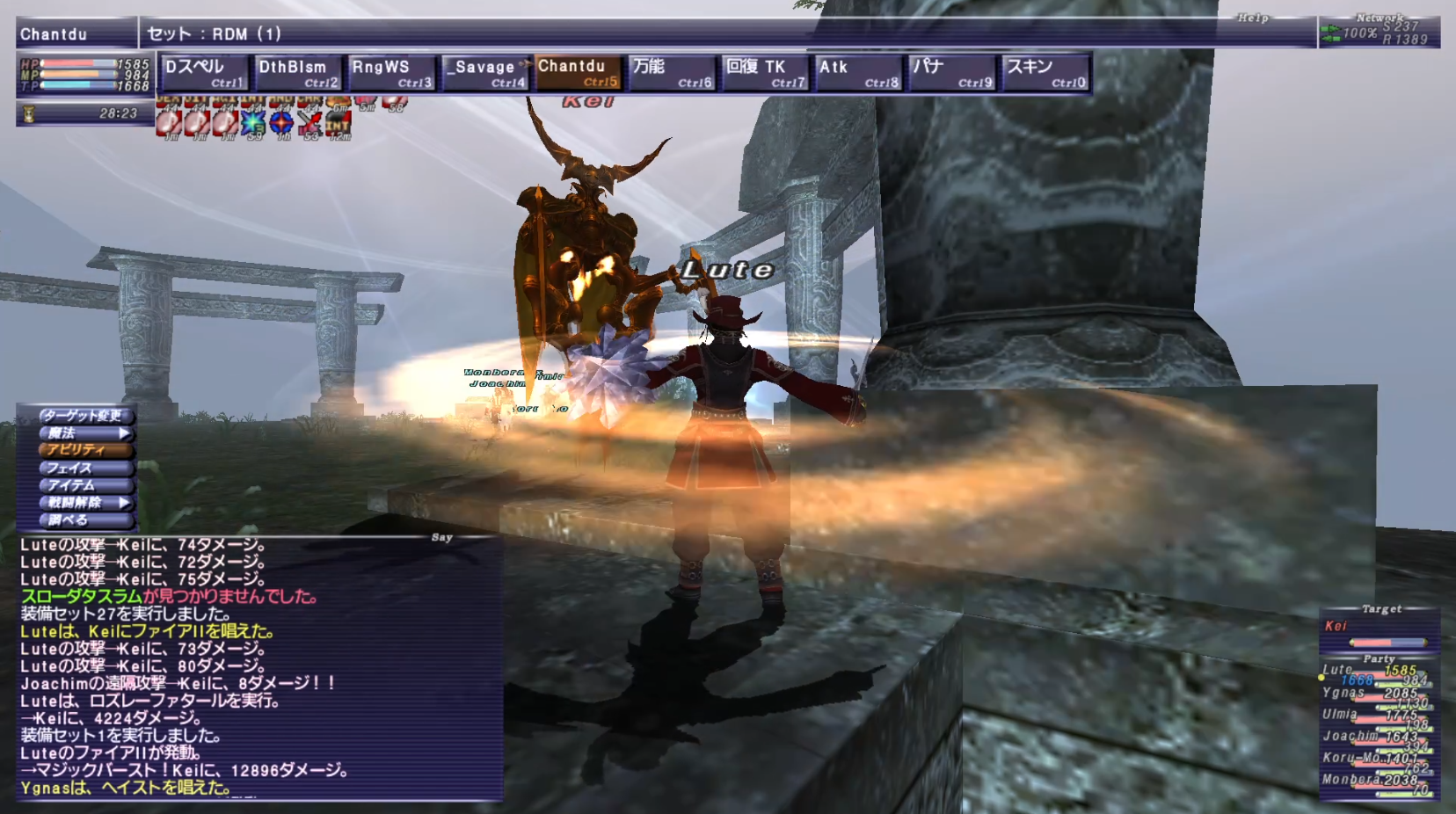Use the RngWS macro button
Image resolution: width=1456 pixels, height=814 pixels.
pos(390,73)
